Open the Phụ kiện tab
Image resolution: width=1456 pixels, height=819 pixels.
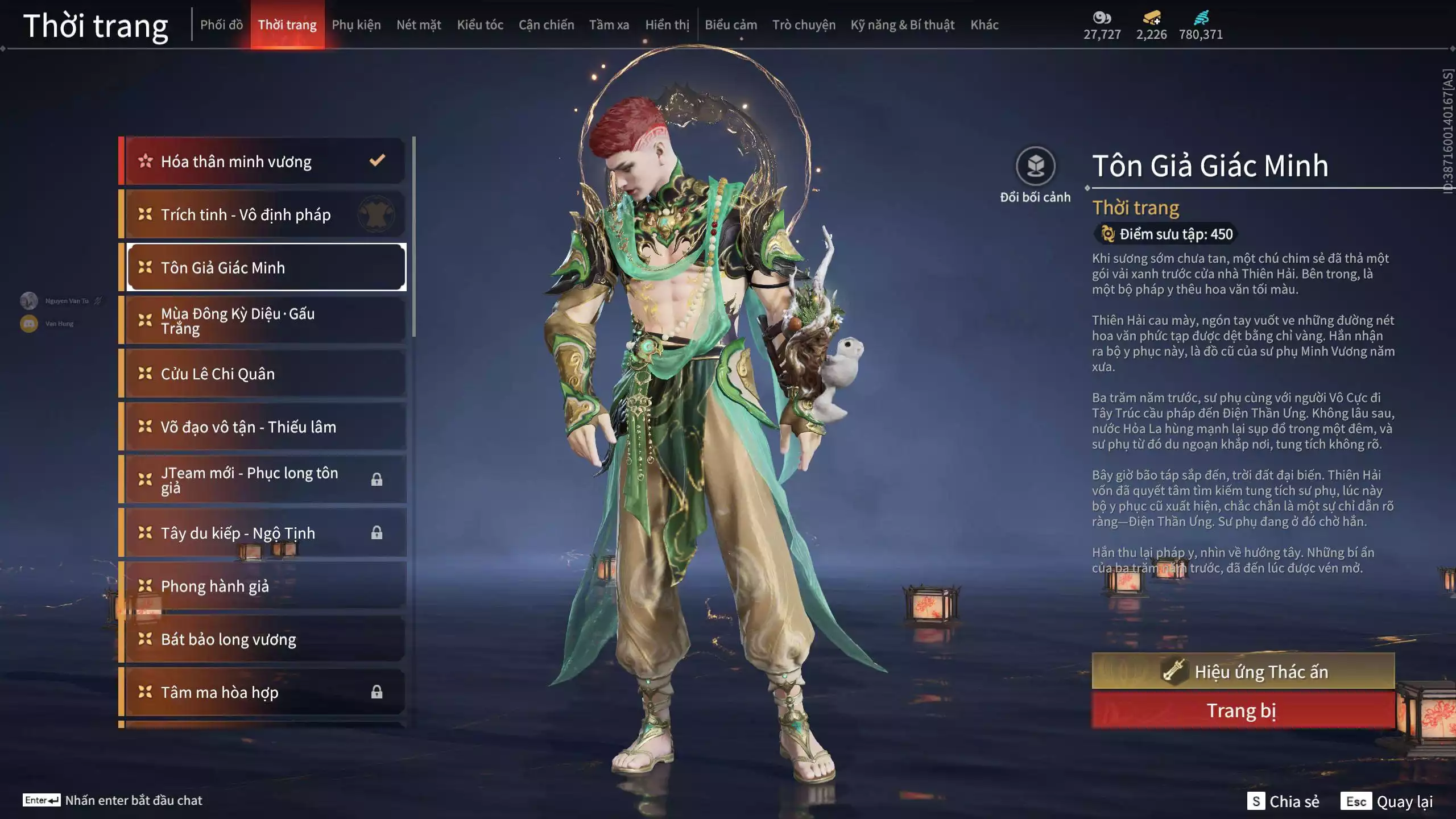(x=356, y=25)
